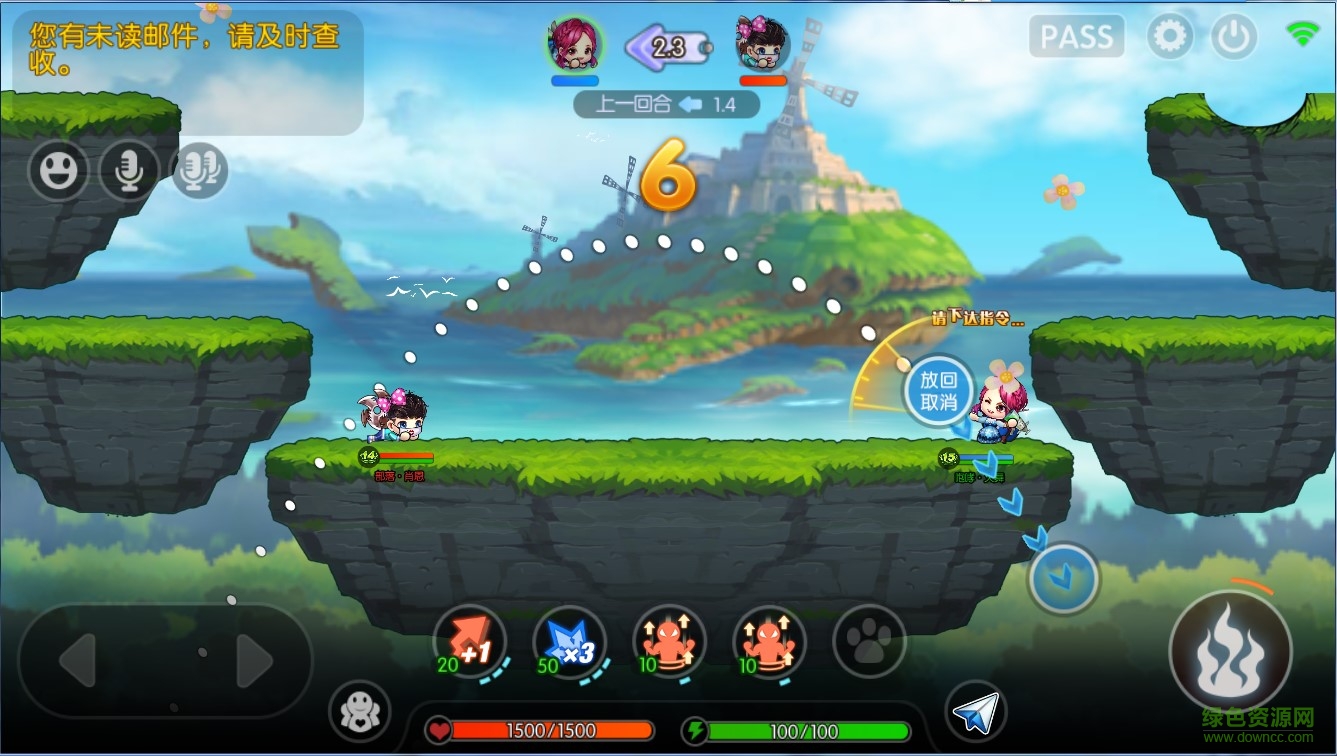Click the 1500/1500 health bar
Image resolution: width=1337 pixels, height=756 pixels.
click(548, 731)
